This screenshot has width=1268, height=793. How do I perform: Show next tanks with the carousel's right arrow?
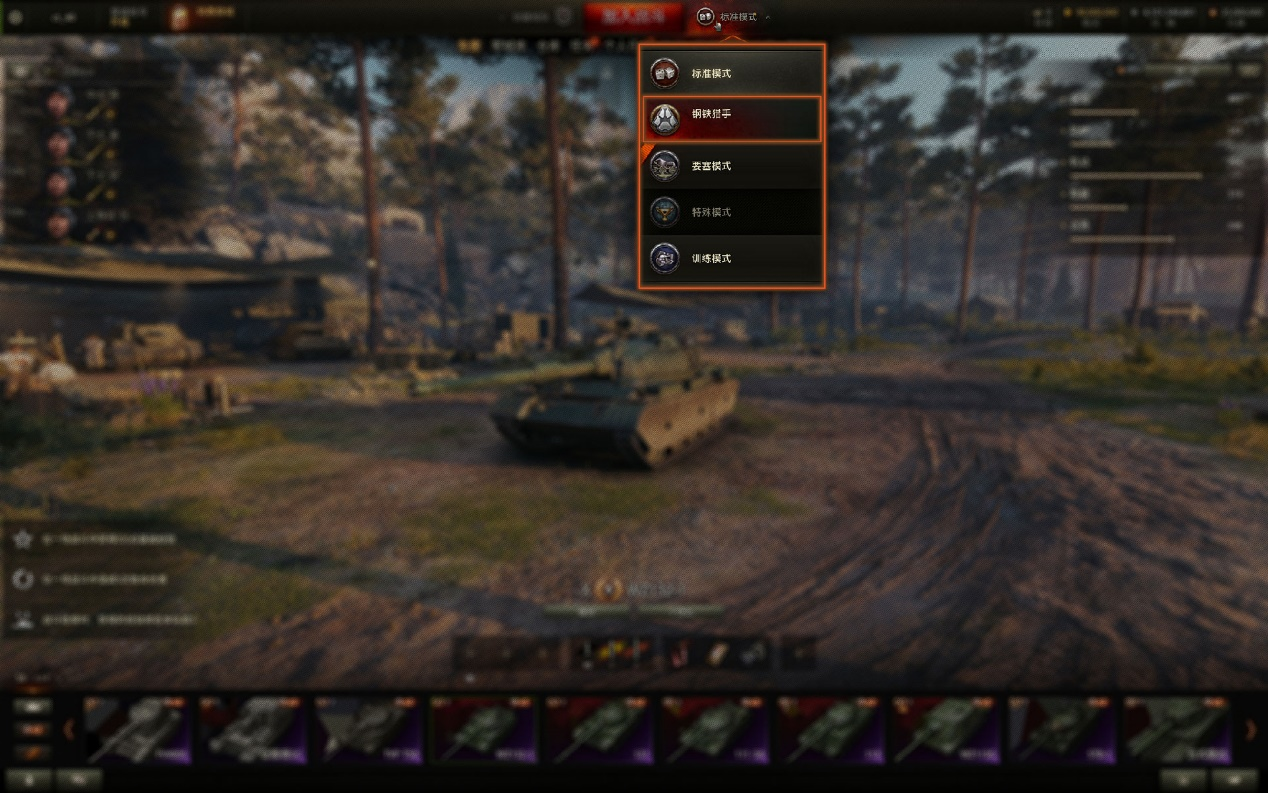pos(1250,730)
